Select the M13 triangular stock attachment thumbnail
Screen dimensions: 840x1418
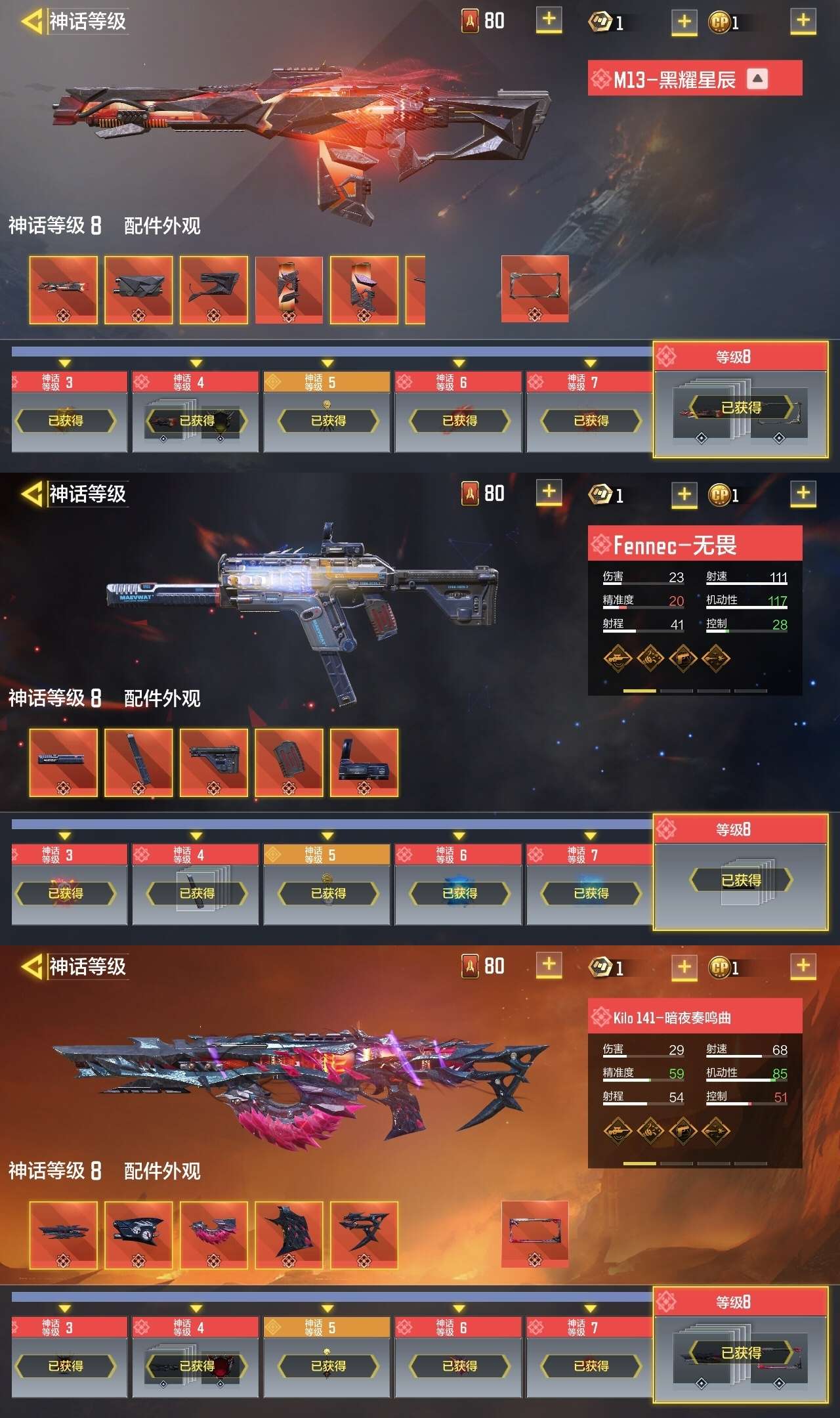213,290
